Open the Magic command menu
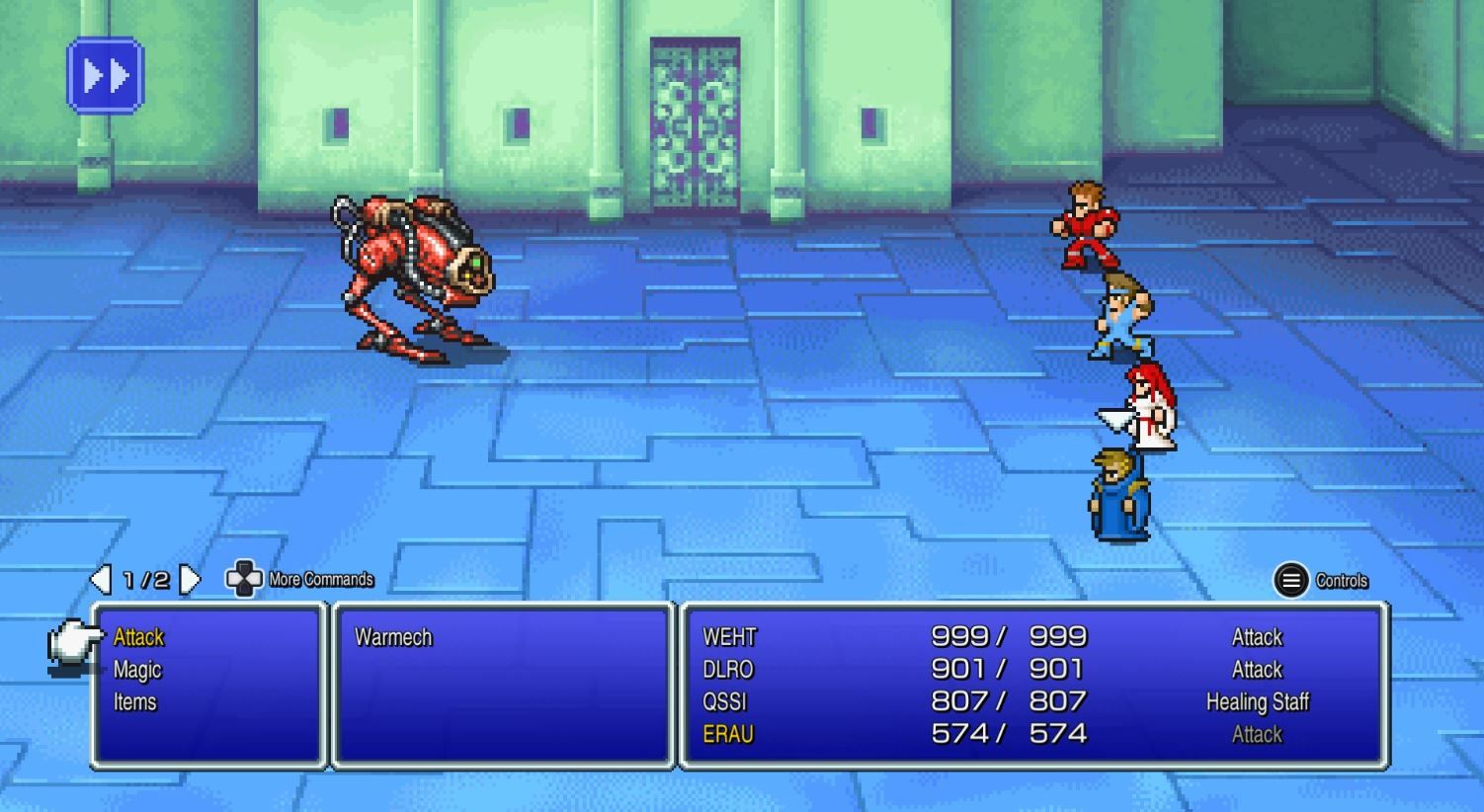Screen dimensions: 1484x812 pos(136,670)
